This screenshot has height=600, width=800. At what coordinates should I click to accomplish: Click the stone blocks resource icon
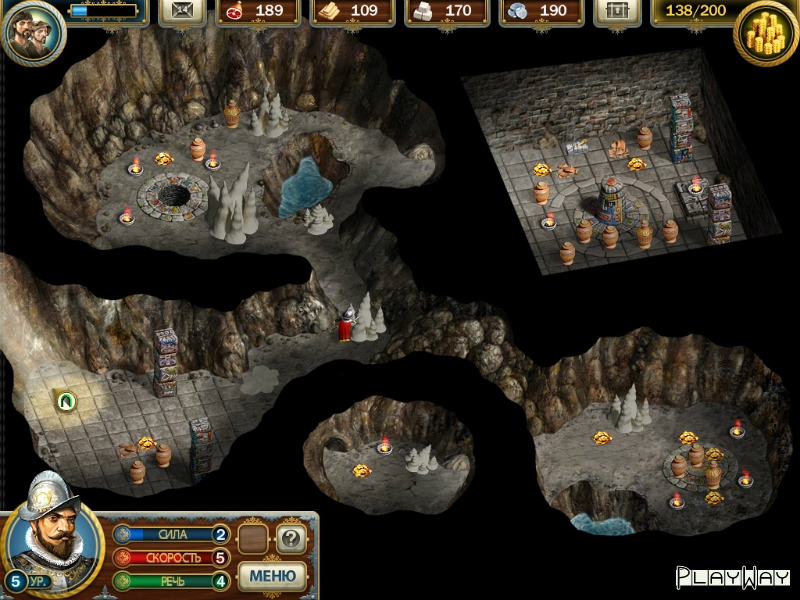click(426, 11)
